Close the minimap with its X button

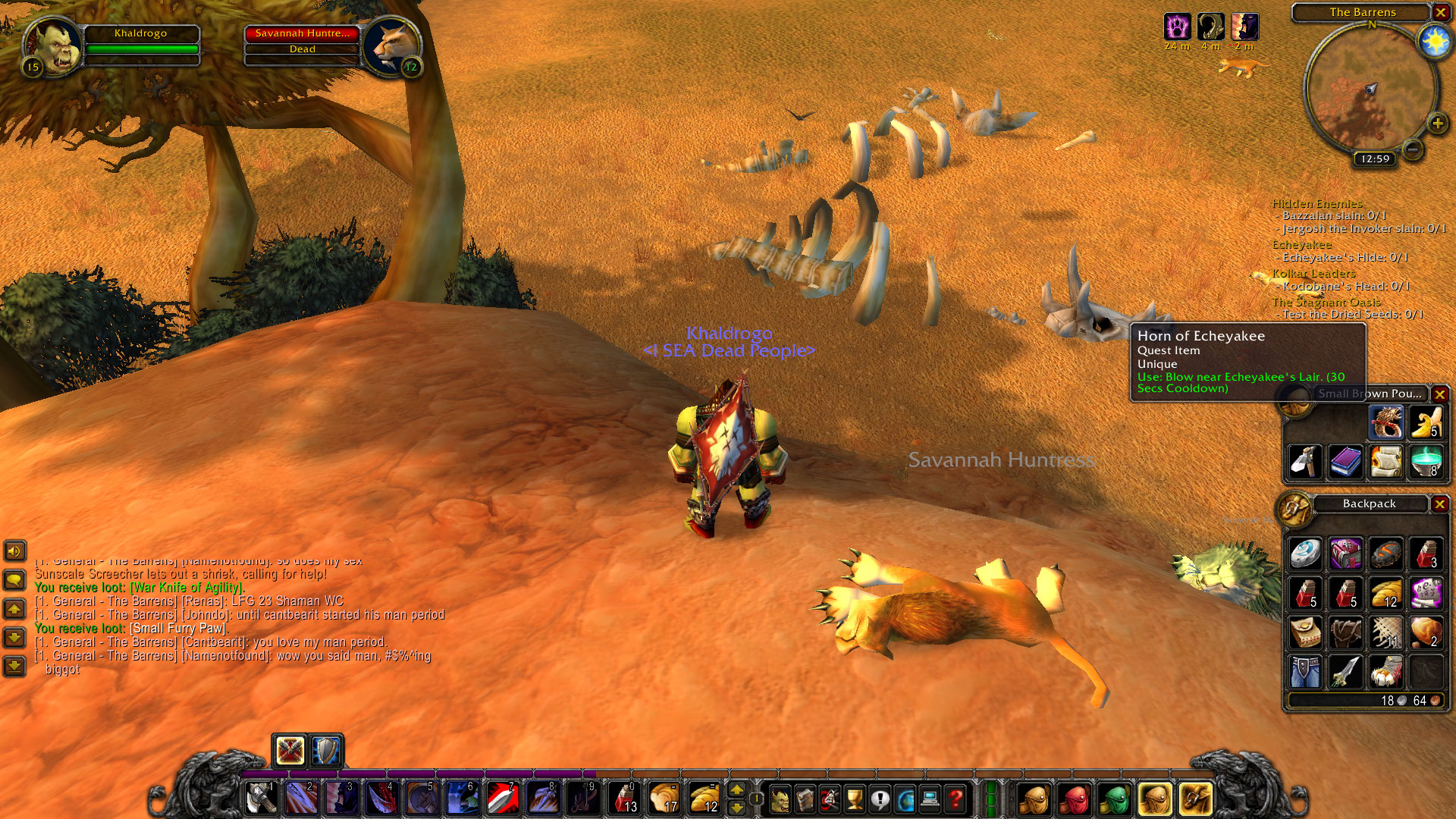click(1440, 12)
